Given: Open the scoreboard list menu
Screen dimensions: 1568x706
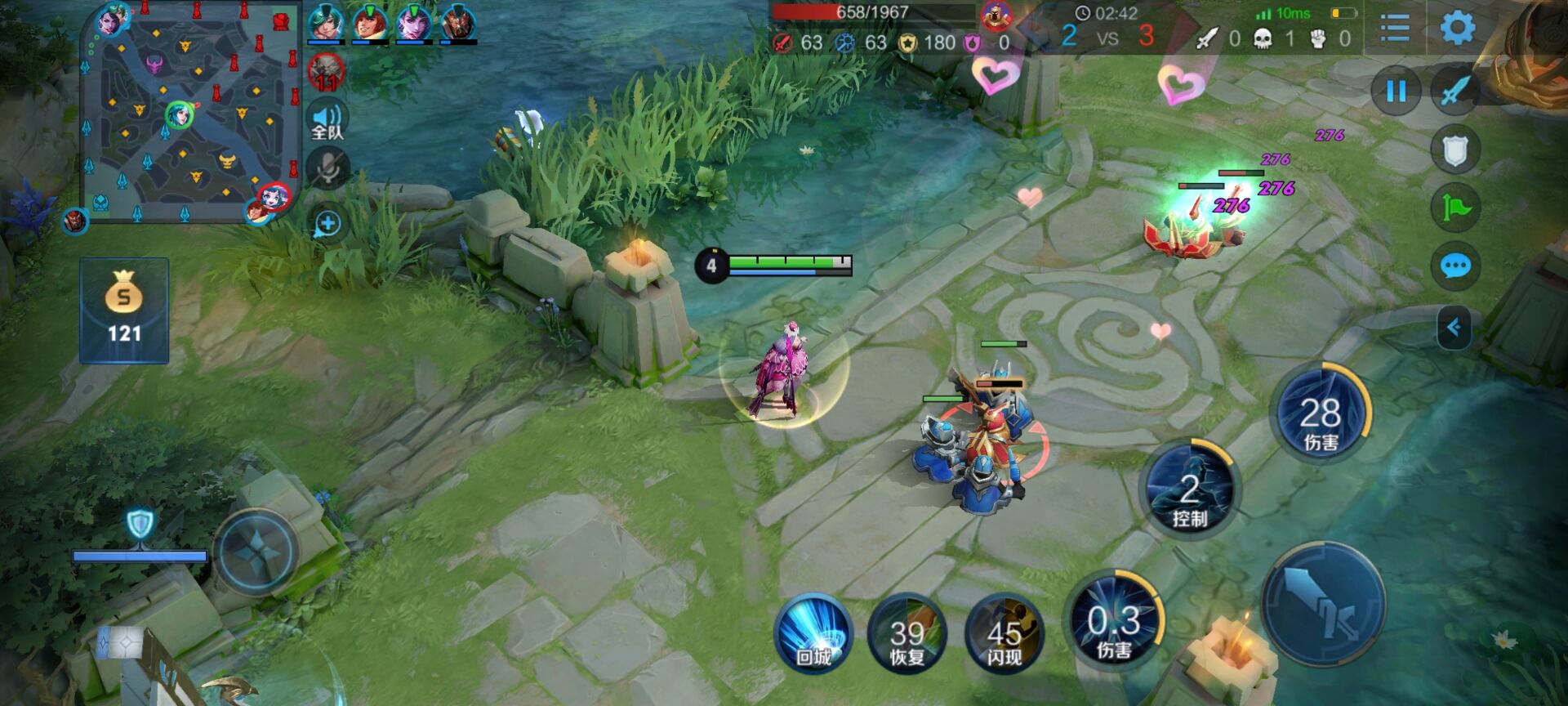Looking at the screenshot, I should [x=1395, y=29].
